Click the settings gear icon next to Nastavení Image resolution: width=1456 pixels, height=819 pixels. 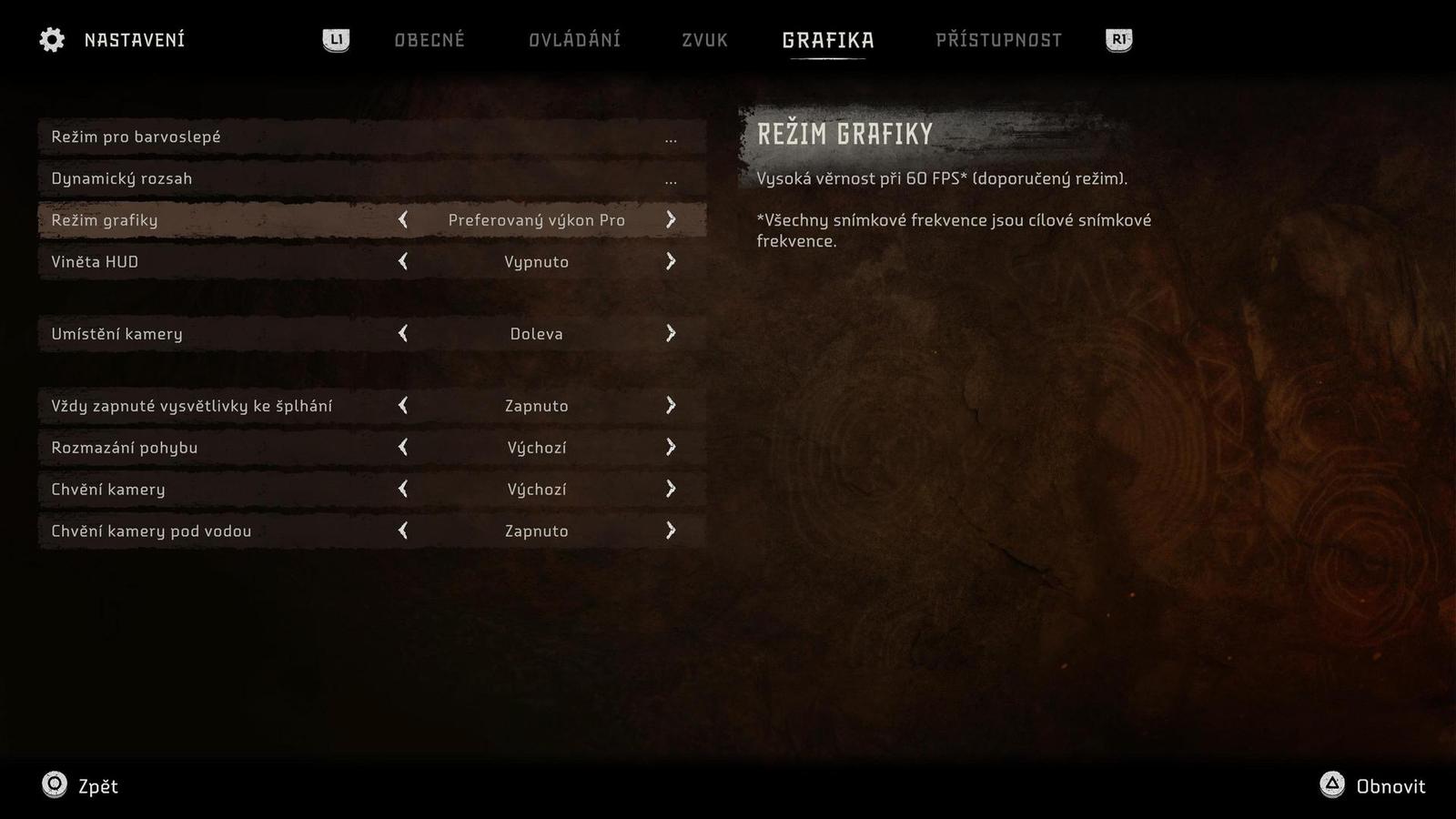pyautogui.click(x=52, y=39)
